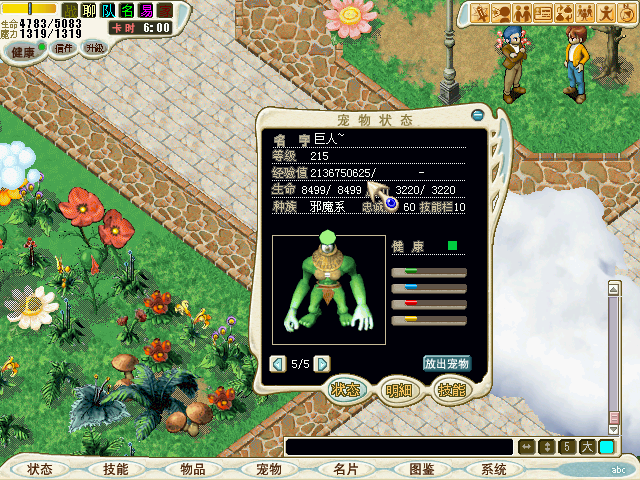Open the 状态 menu in bottom bar

41,469
